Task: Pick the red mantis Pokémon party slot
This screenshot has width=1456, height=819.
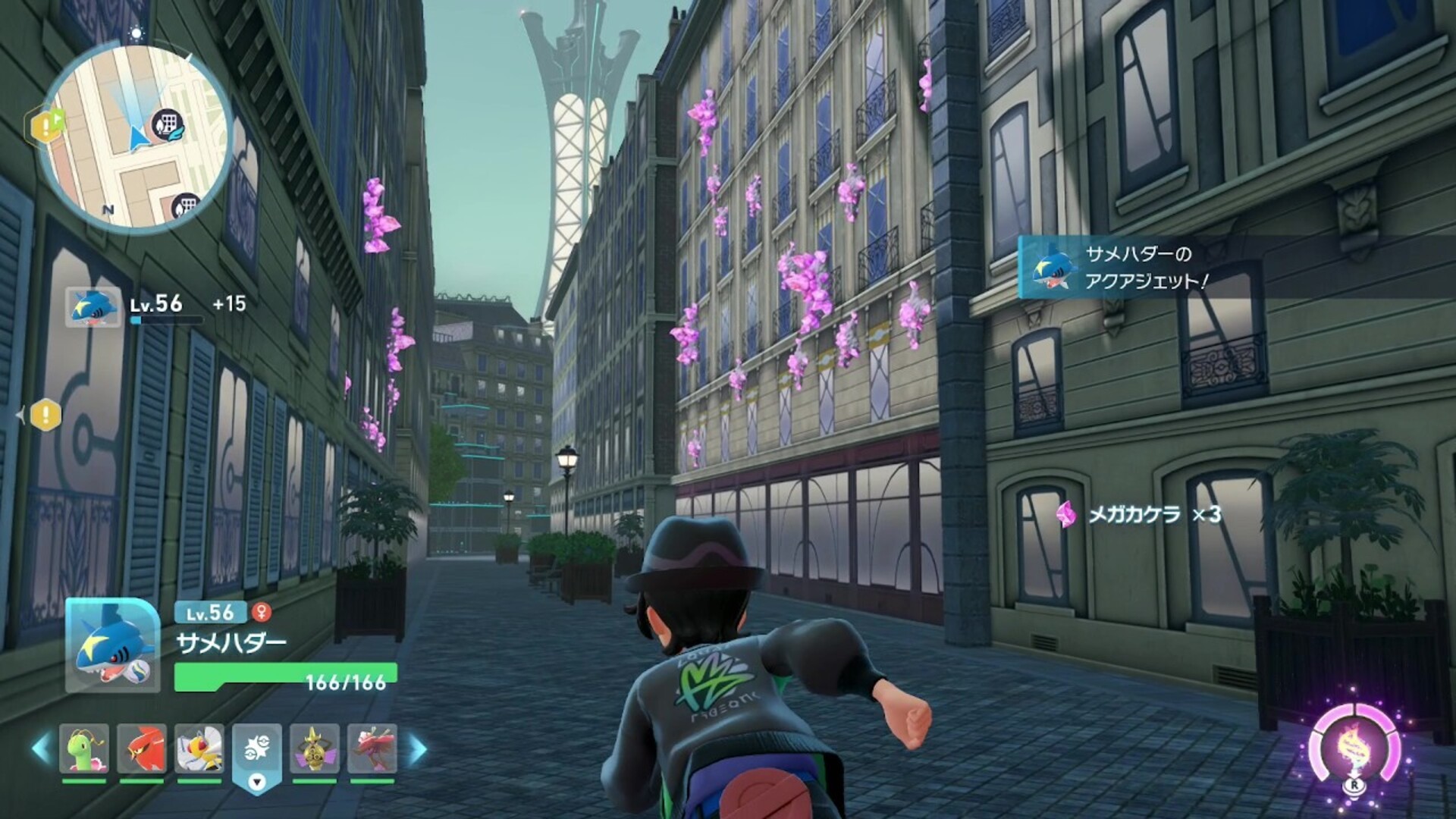Action: pos(372,748)
